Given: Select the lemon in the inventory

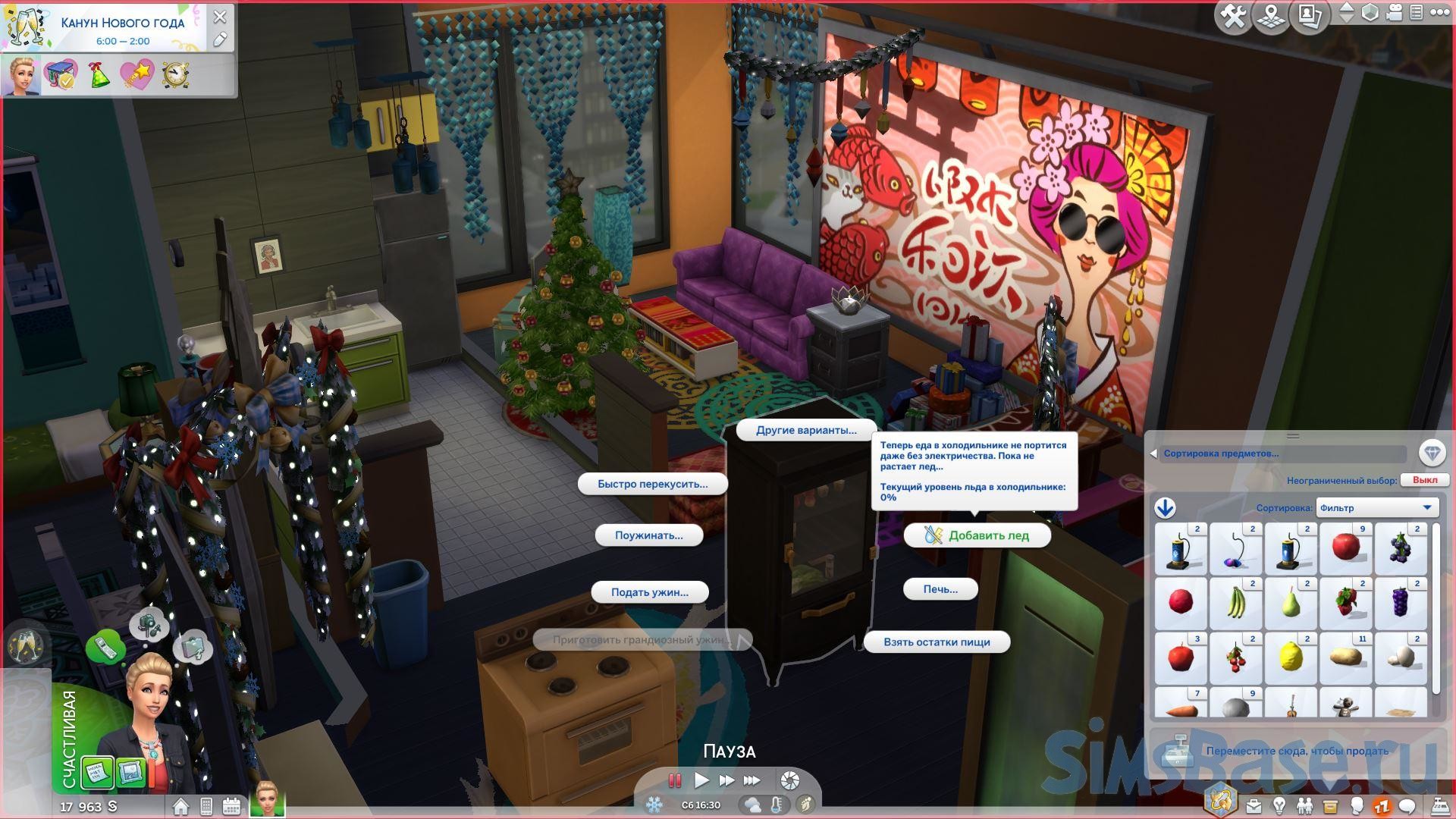Looking at the screenshot, I should 1291,657.
